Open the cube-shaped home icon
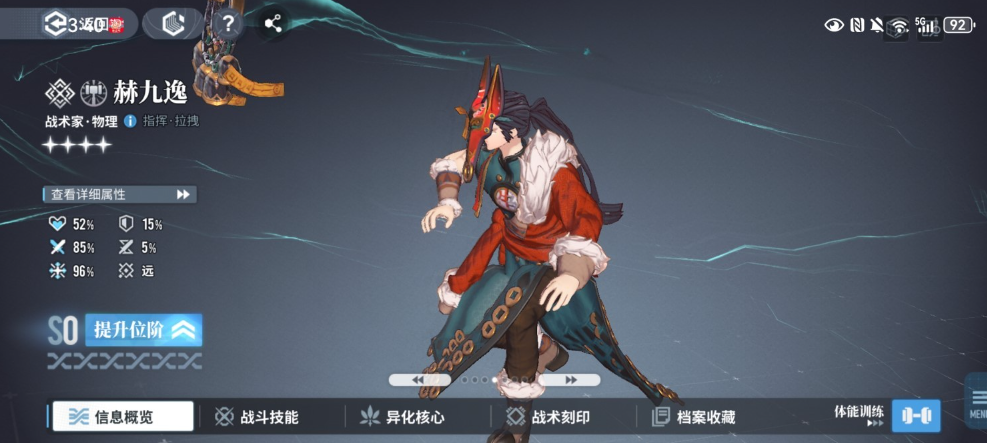The image size is (987, 443). [173, 24]
